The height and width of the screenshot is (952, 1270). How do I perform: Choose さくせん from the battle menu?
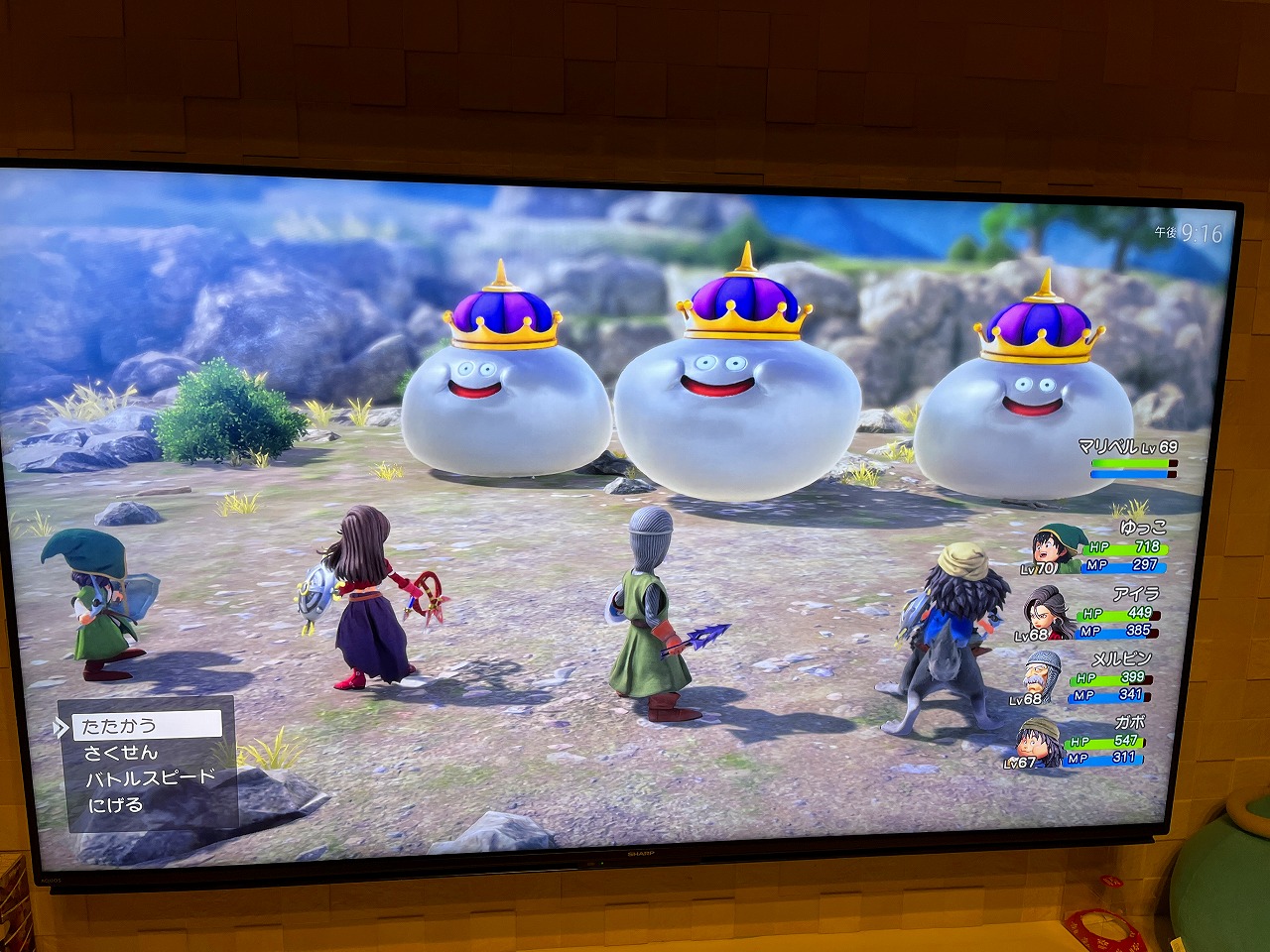pyautogui.click(x=121, y=753)
